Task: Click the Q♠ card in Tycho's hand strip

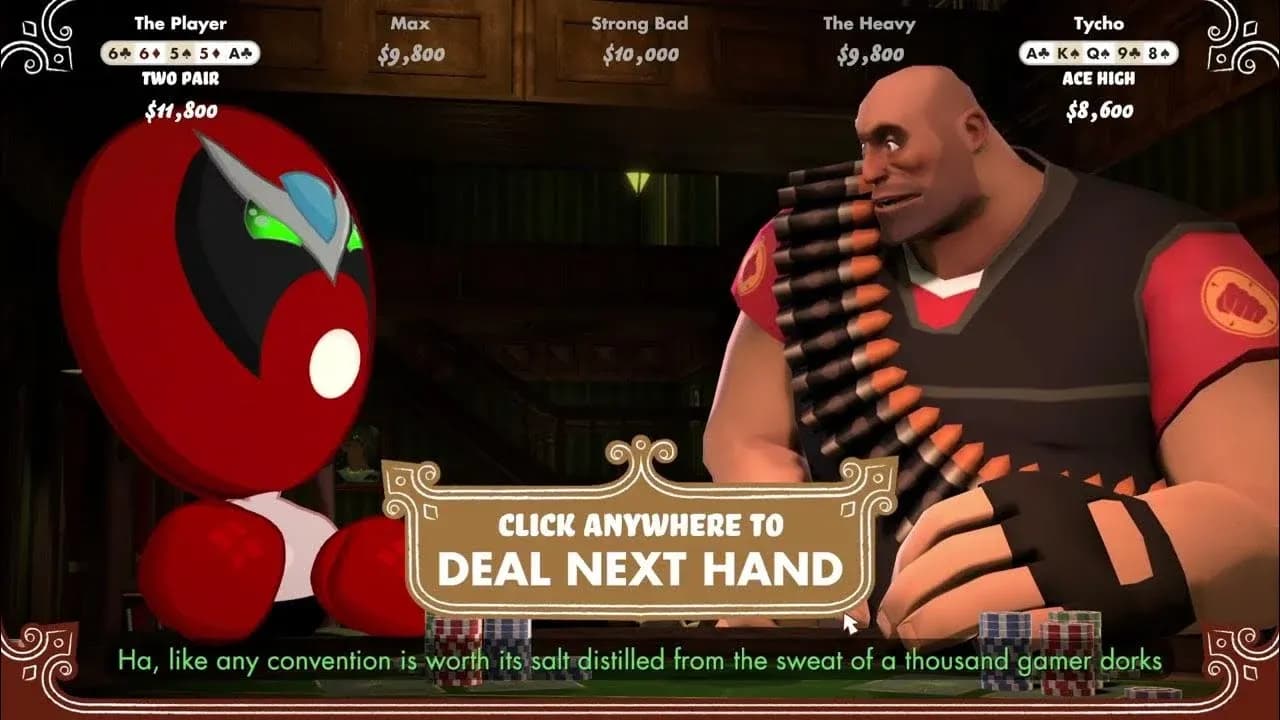Action: coord(1099,51)
